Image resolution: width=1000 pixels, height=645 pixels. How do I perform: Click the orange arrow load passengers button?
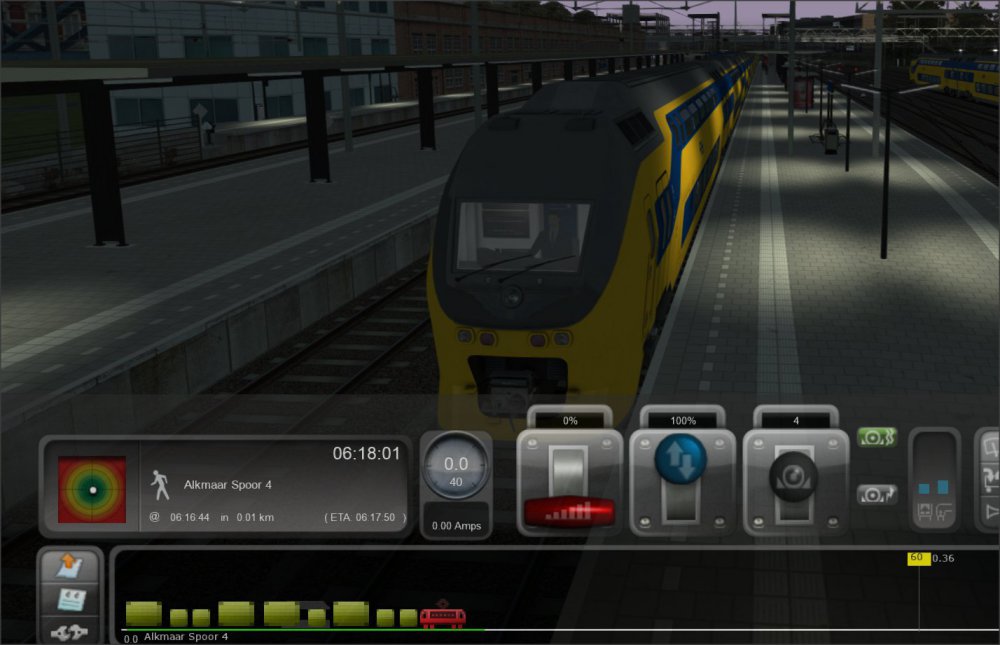pos(70,567)
